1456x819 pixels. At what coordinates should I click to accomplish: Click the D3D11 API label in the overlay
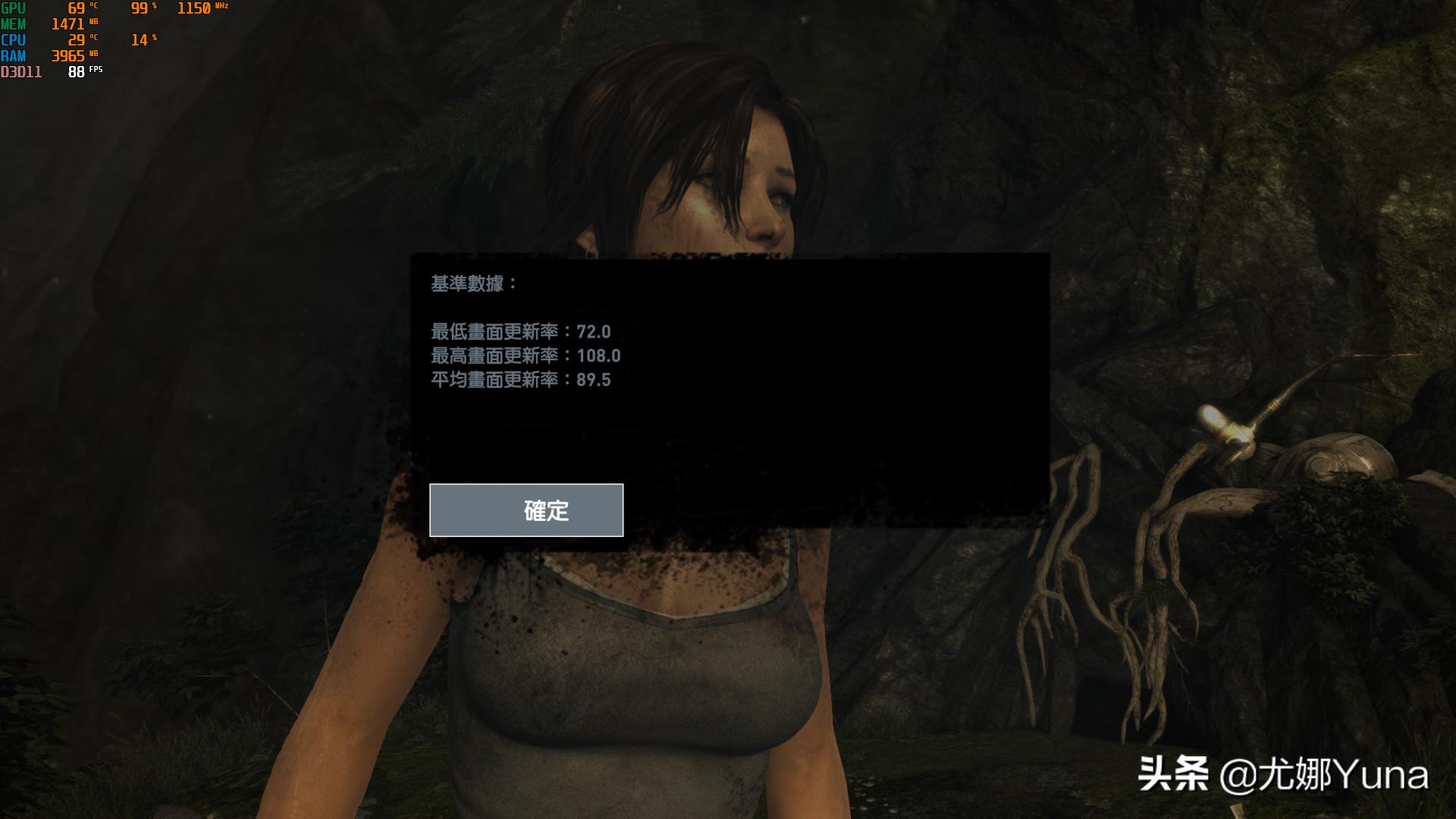(x=20, y=71)
